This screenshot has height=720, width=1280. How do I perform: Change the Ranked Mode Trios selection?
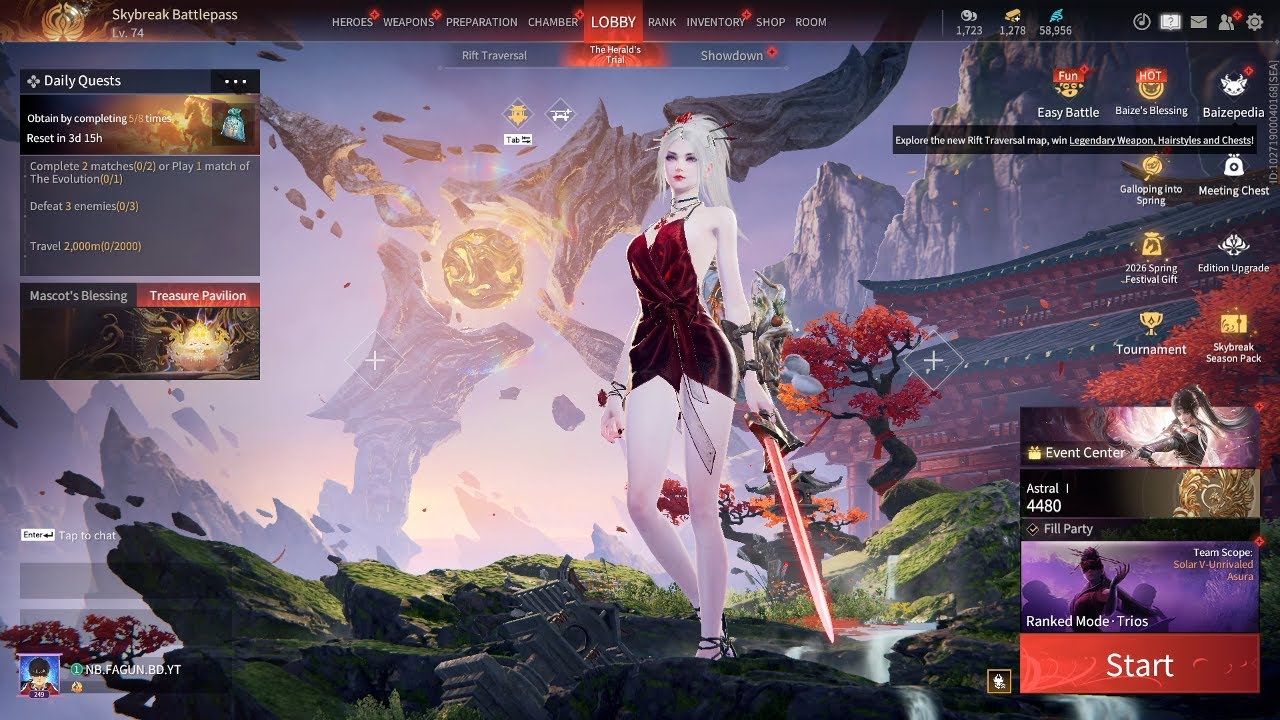pyautogui.click(x=1139, y=587)
